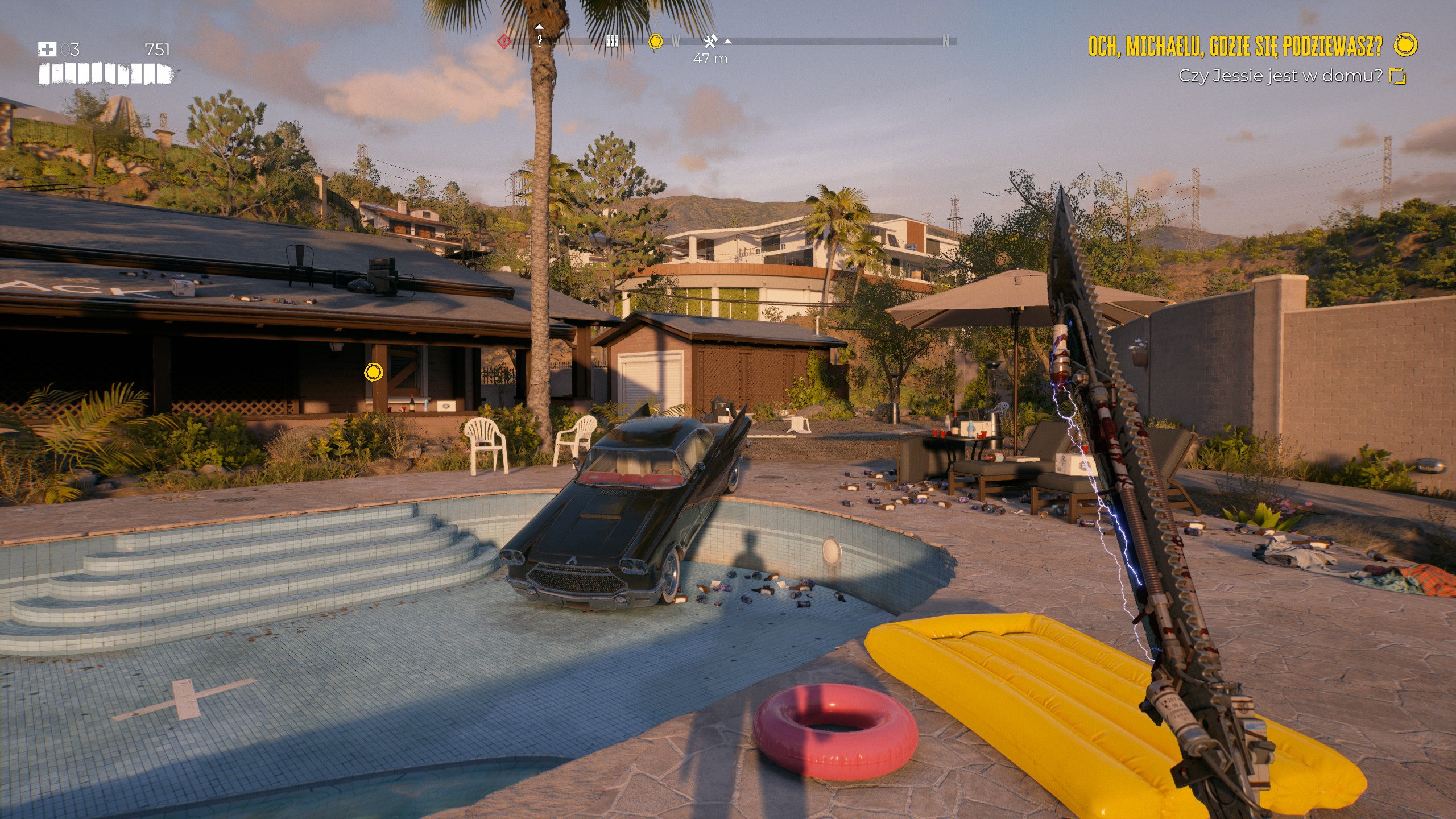Select the objective 'Czy Jessie jest w domu?'
The image size is (1456, 819).
click(x=1280, y=76)
